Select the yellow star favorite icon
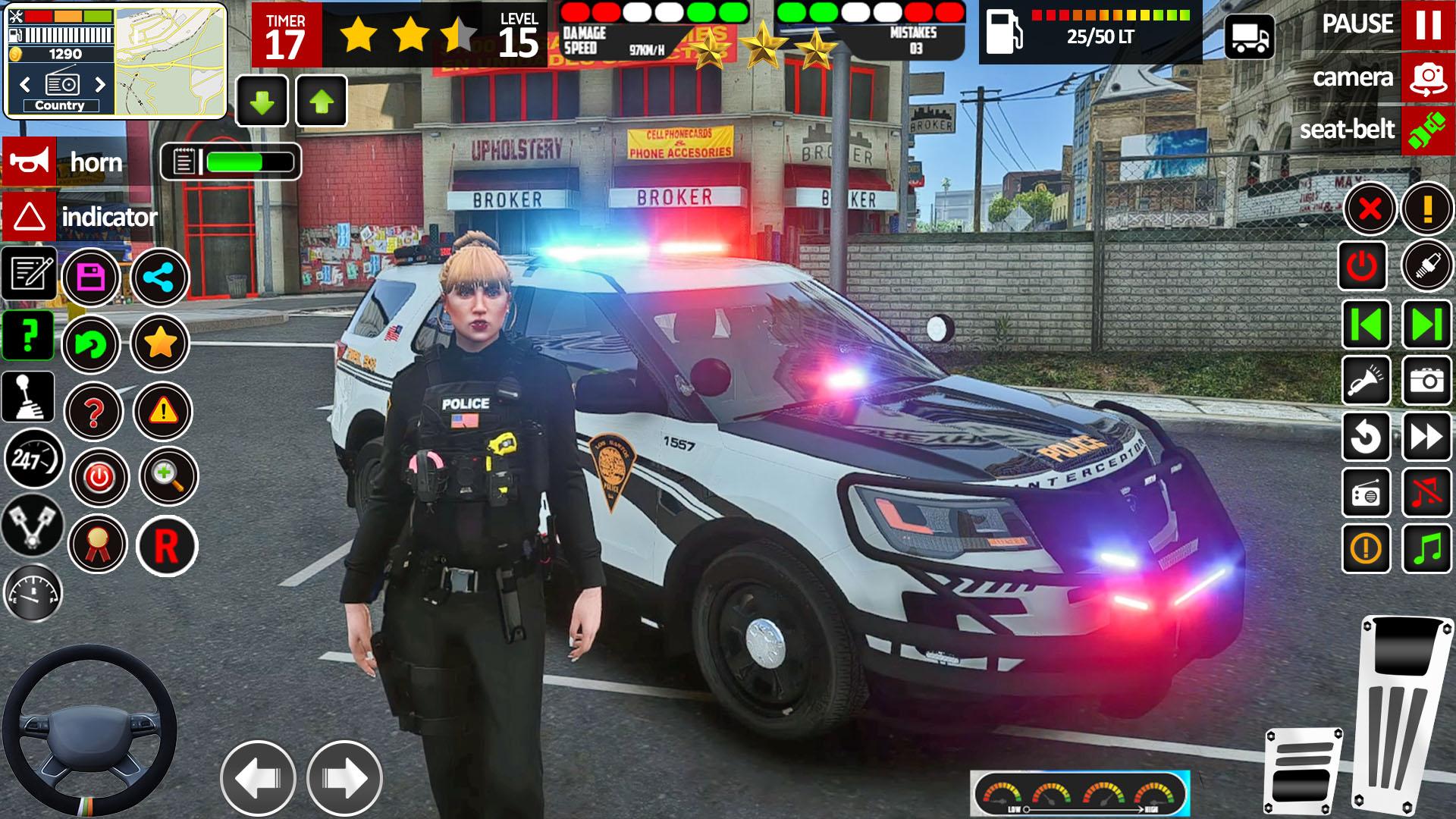 pos(159,344)
